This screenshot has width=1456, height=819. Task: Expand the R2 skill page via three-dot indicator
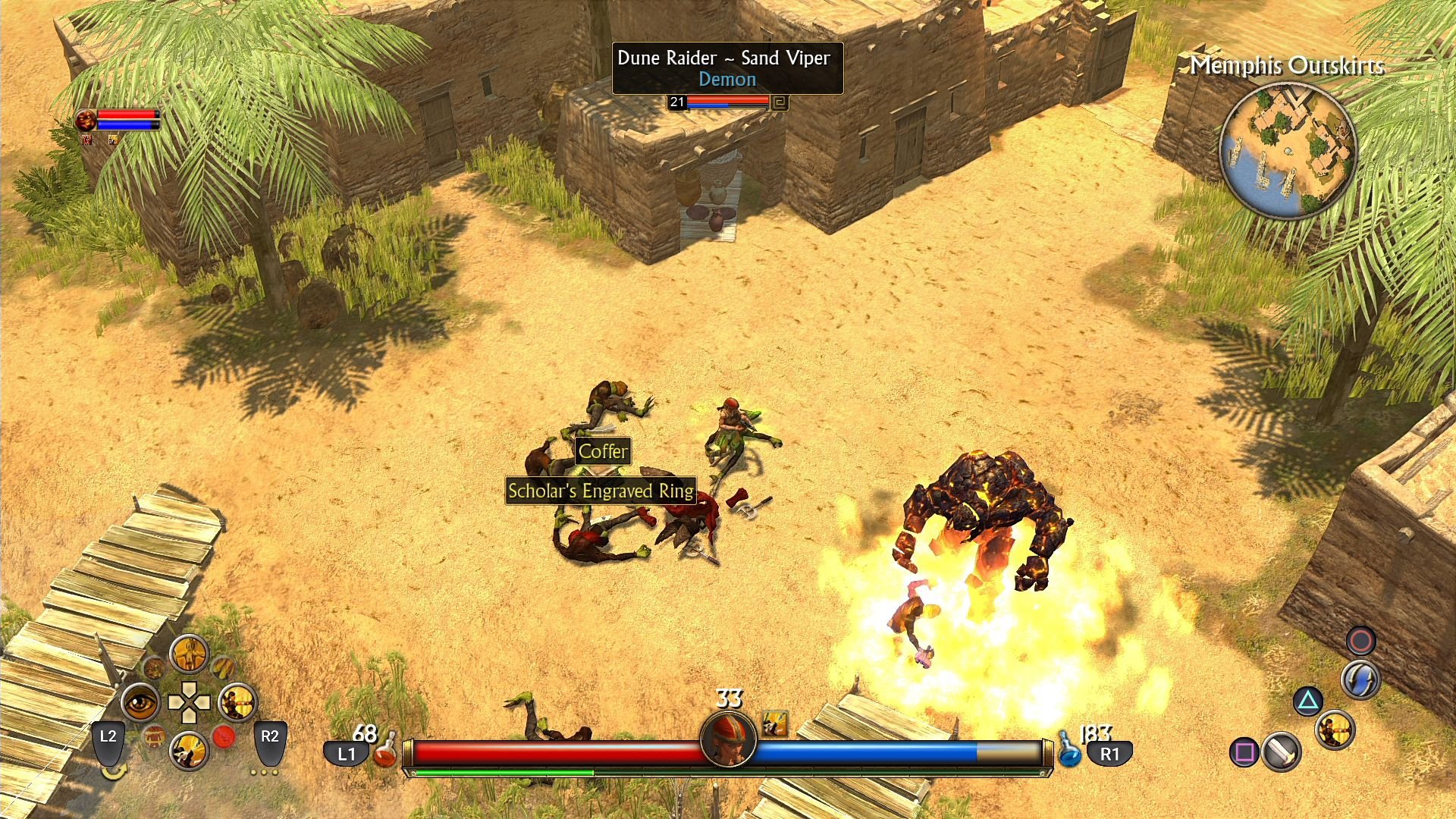click(263, 772)
